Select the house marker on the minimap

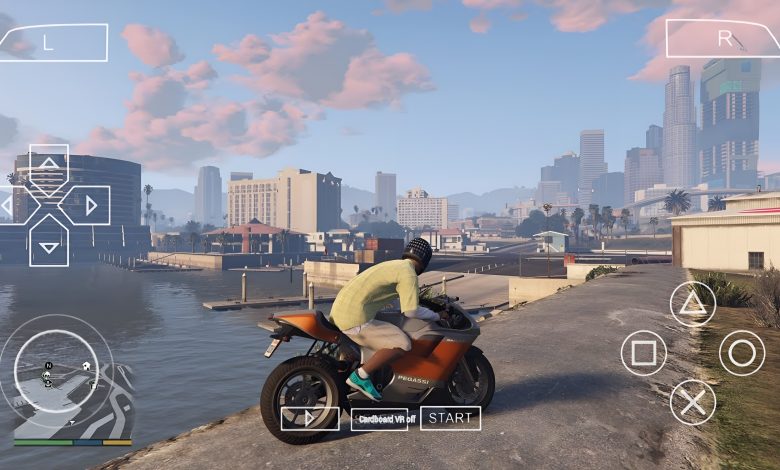pyautogui.click(x=86, y=364)
